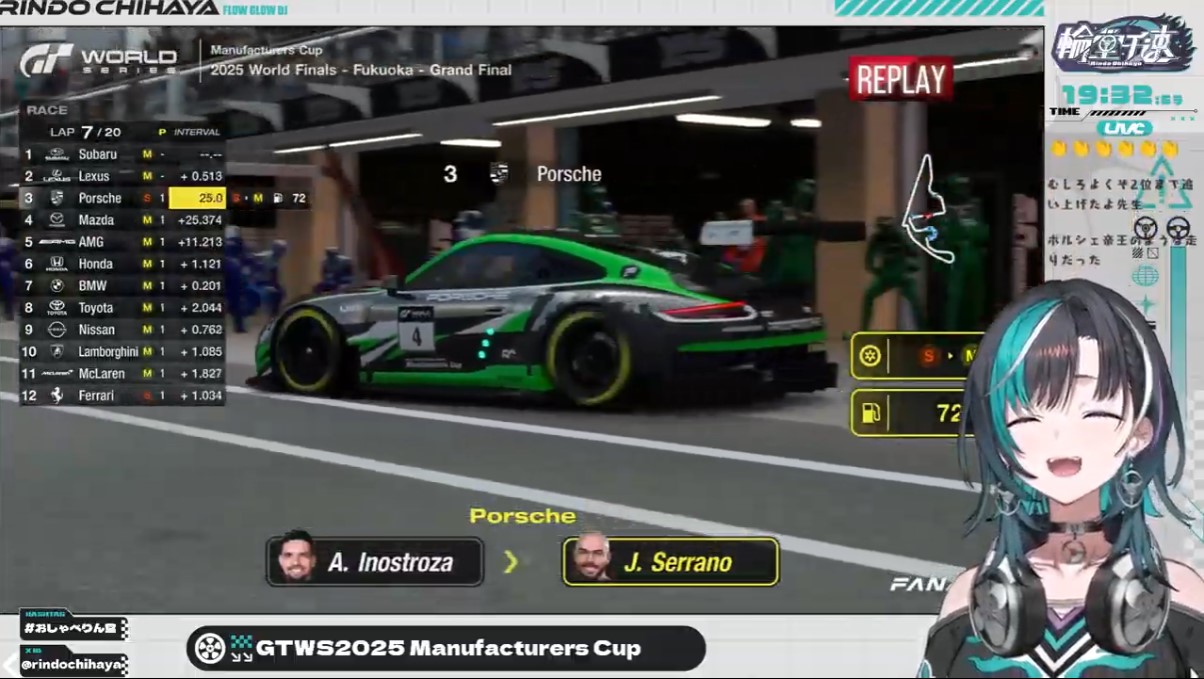Choose the Ferrari row in last place
The image size is (1204, 679).
(x=121, y=396)
